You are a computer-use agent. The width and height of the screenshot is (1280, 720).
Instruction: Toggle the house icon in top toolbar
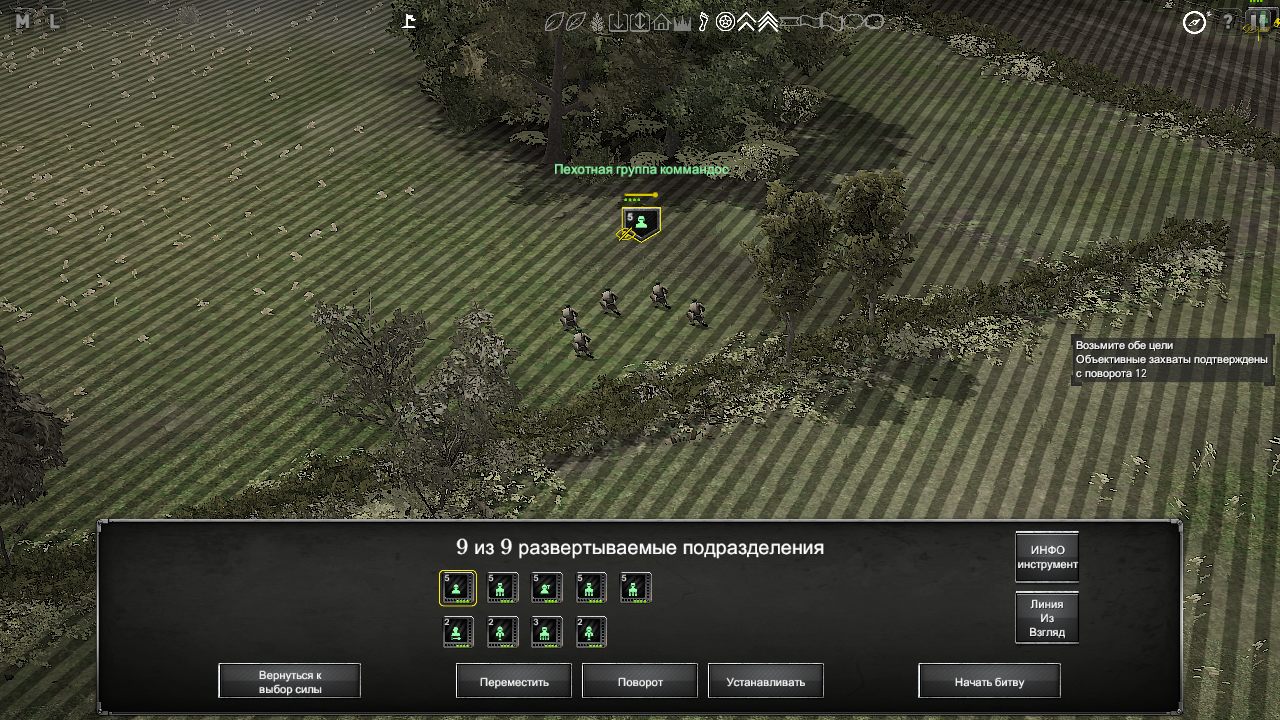(661, 22)
